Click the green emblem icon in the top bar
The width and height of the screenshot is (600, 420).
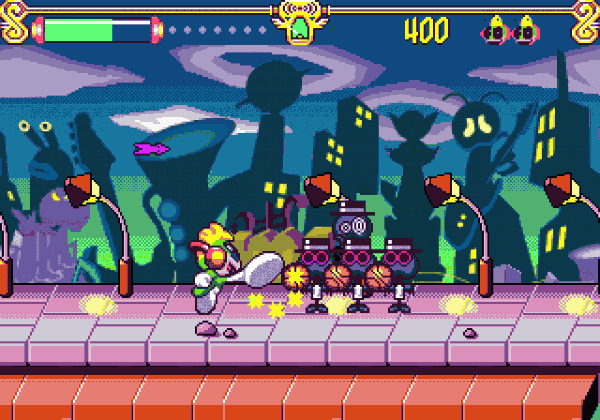(x=299, y=28)
